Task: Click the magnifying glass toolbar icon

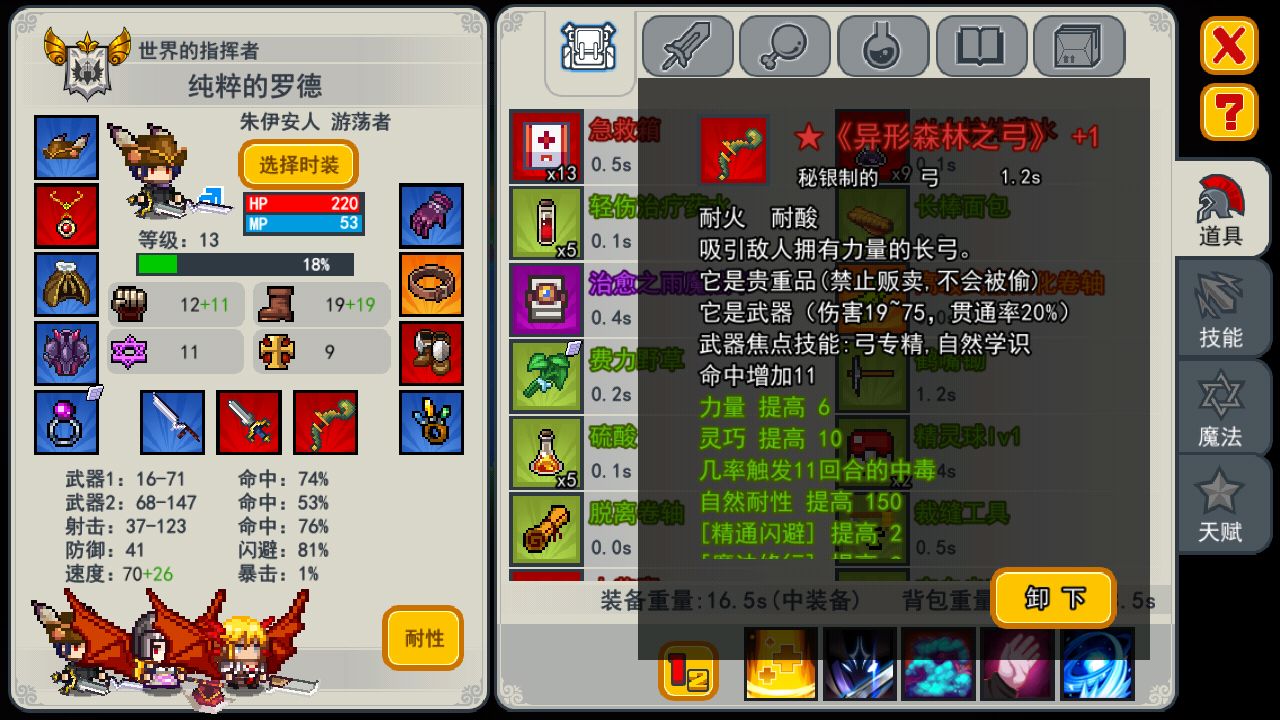Action: pos(784,45)
